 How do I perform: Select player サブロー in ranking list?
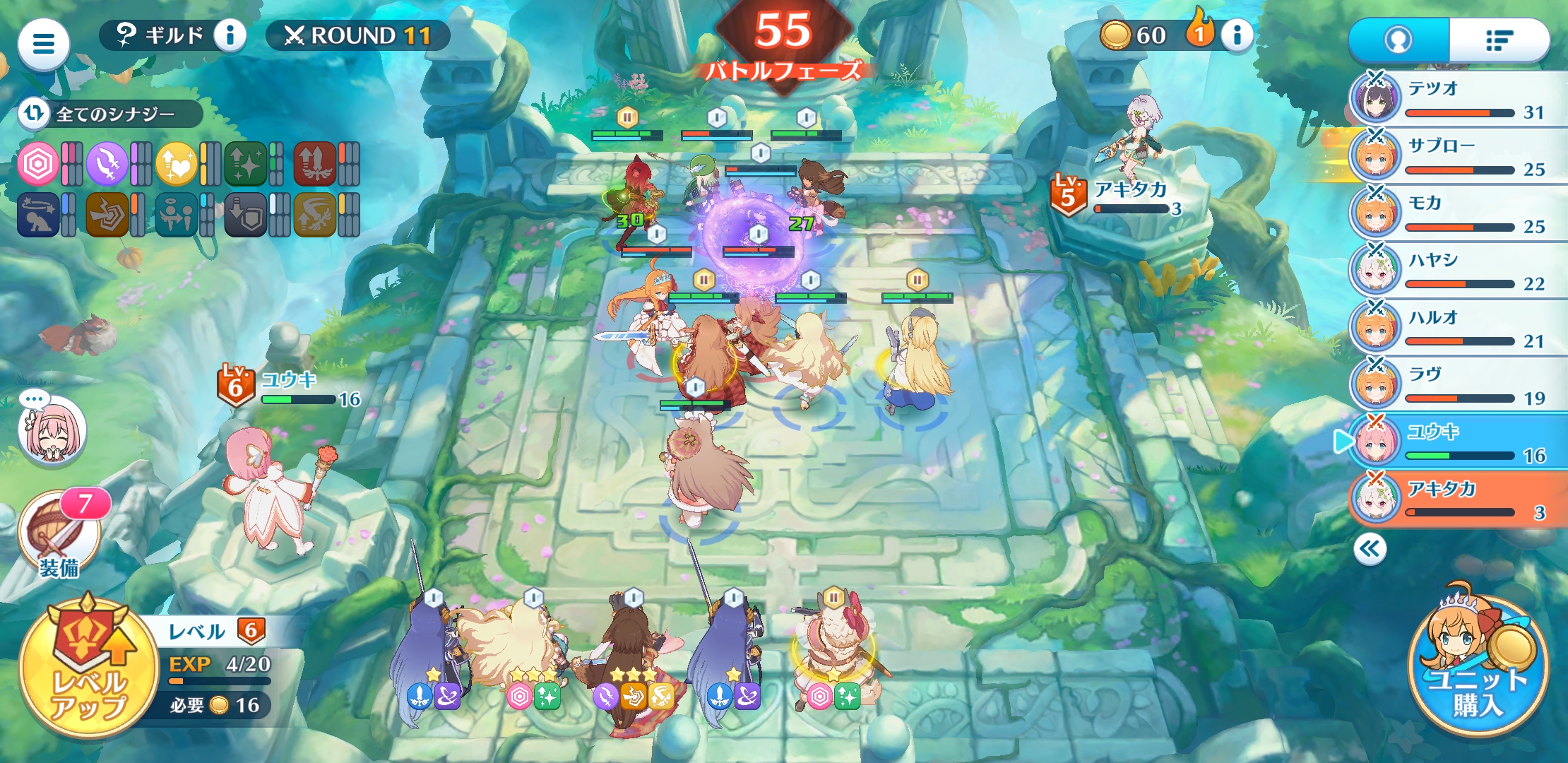[1458, 156]
